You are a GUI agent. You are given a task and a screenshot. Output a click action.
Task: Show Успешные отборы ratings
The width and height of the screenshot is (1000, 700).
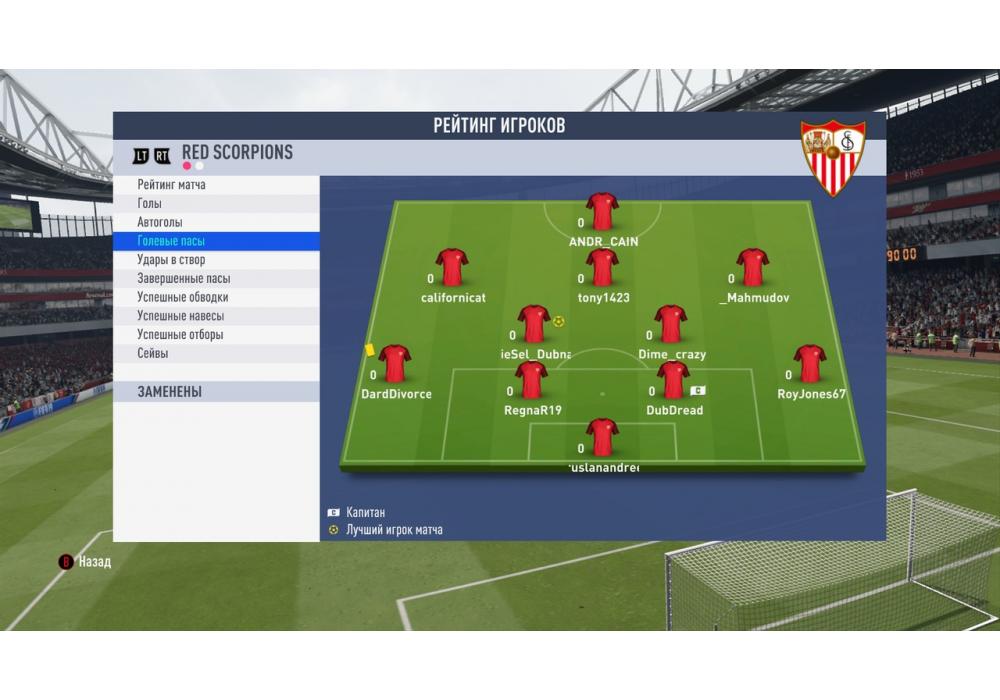180,335
